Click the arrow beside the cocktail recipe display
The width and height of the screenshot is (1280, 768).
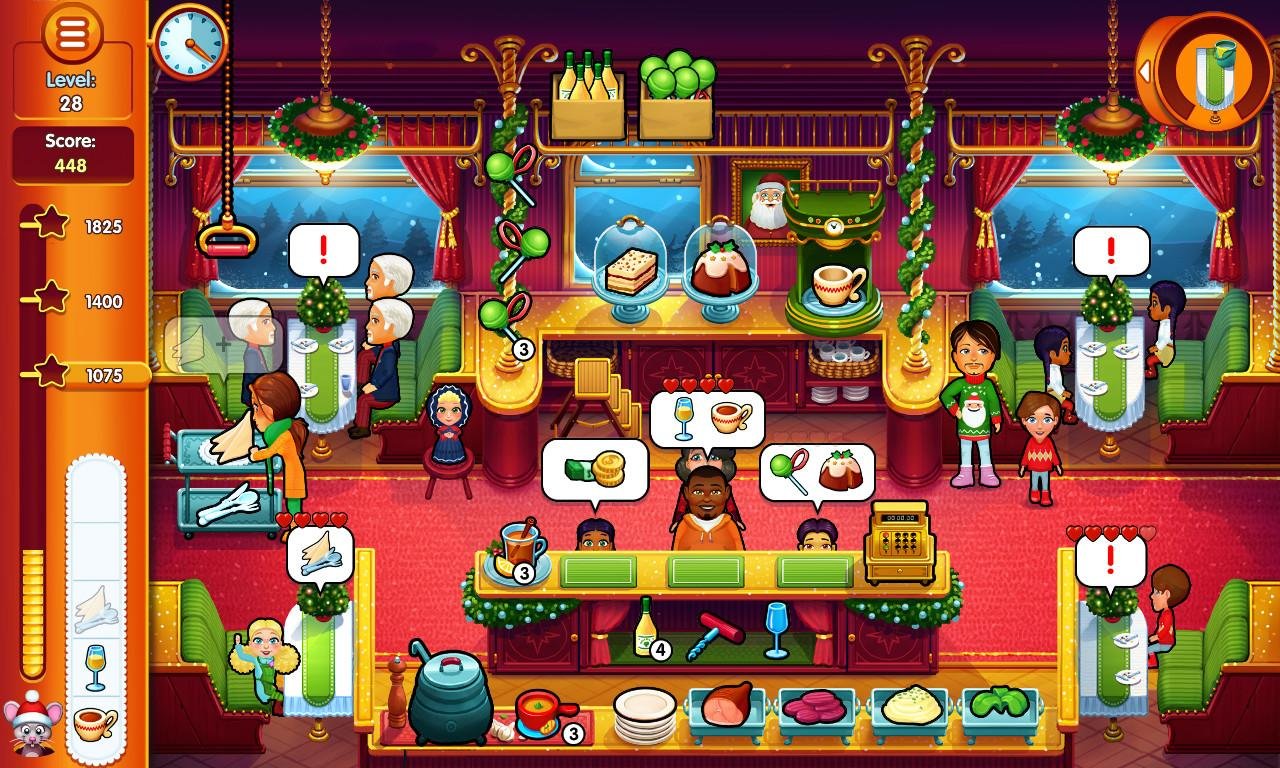coord(1144,71)
